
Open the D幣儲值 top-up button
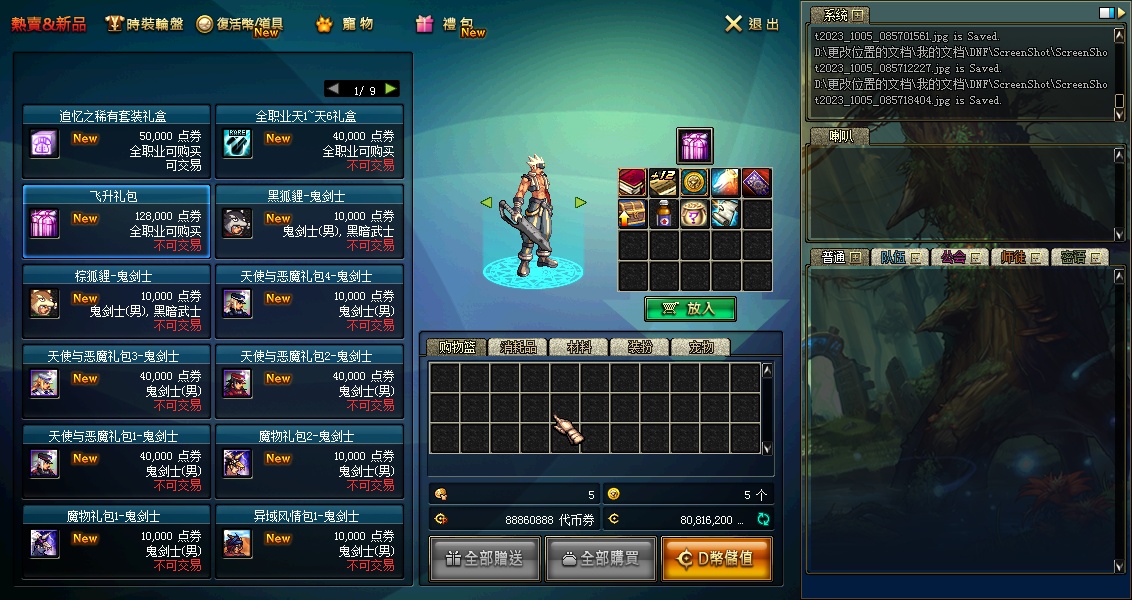[x=716, y=559]
